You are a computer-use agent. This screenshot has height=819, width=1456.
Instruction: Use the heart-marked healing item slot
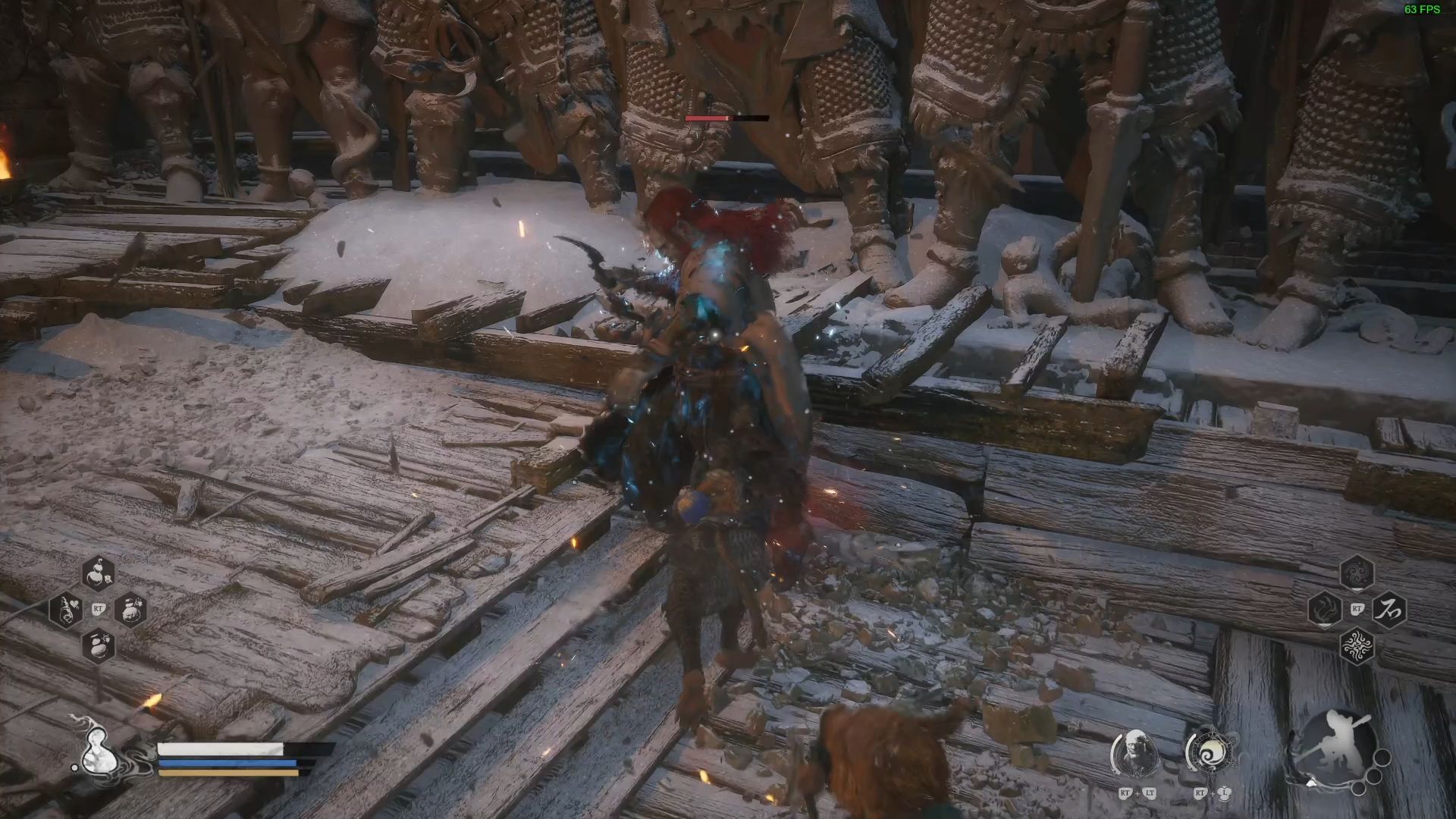click(x=67, y=609)
